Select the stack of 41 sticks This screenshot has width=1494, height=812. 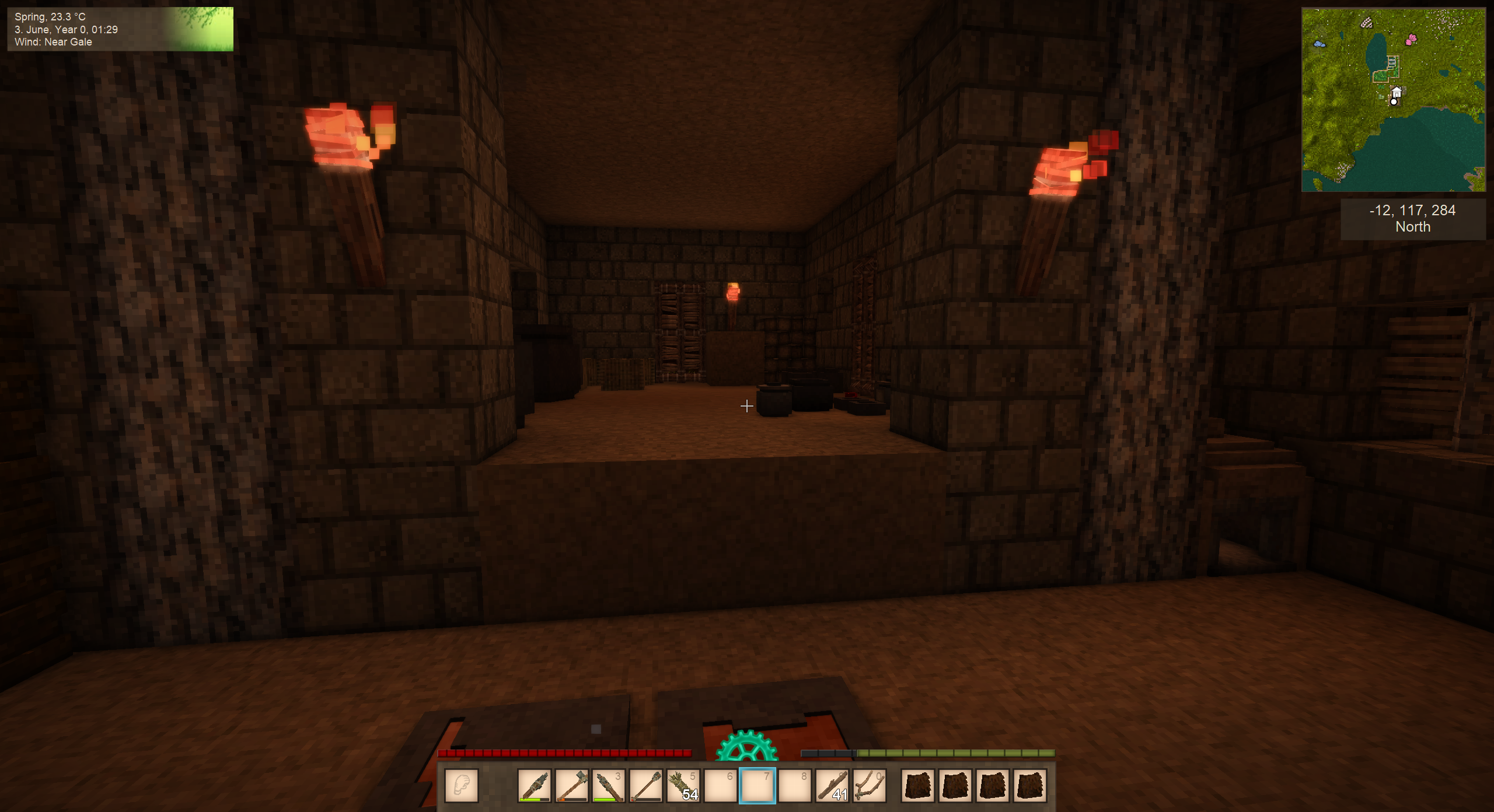coord(832,786)
